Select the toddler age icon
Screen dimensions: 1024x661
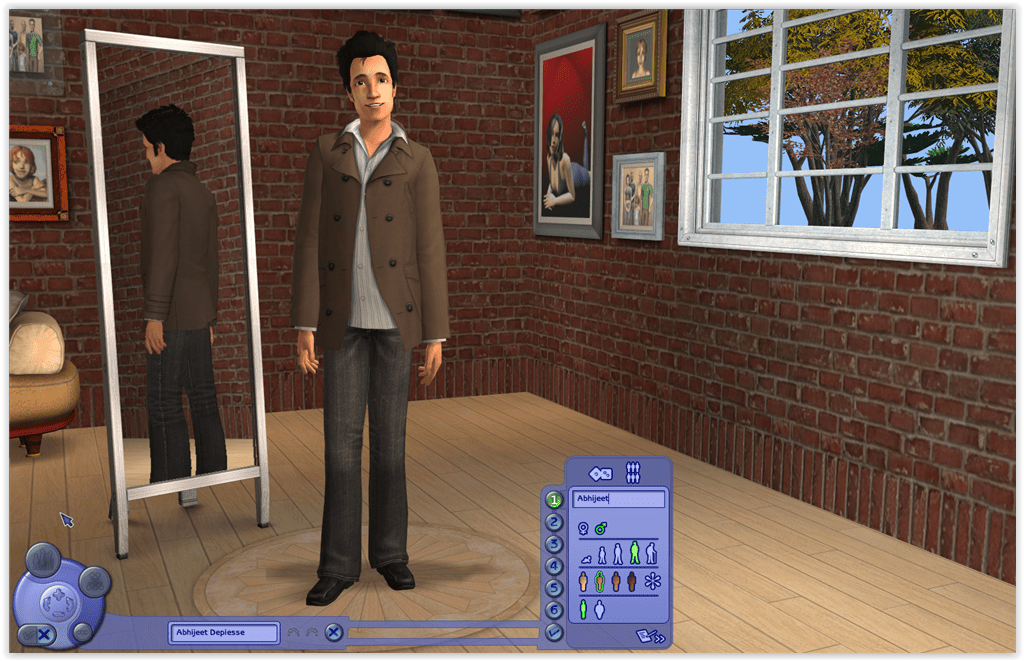(x=586, y=557)
